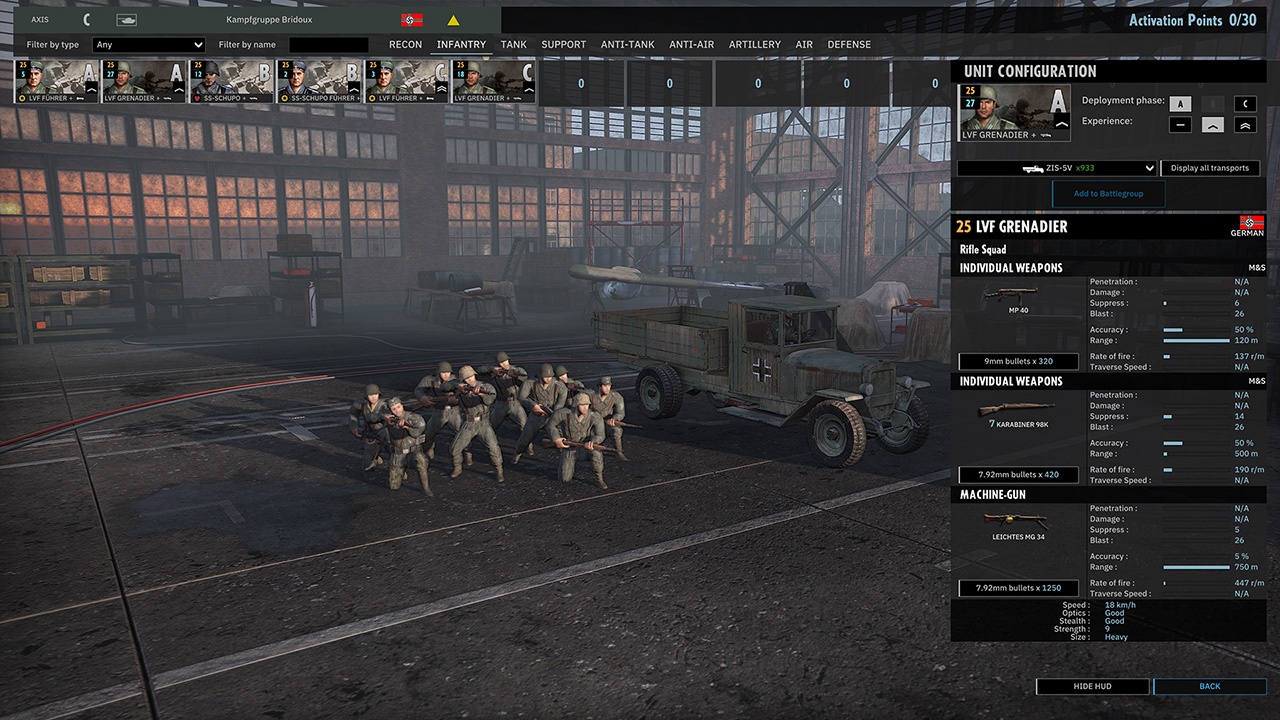Image resolution: width=1280 pixels, height=720 pixels.
Task: Open the SUPPORT unit tab
Action: coord(564,45)
